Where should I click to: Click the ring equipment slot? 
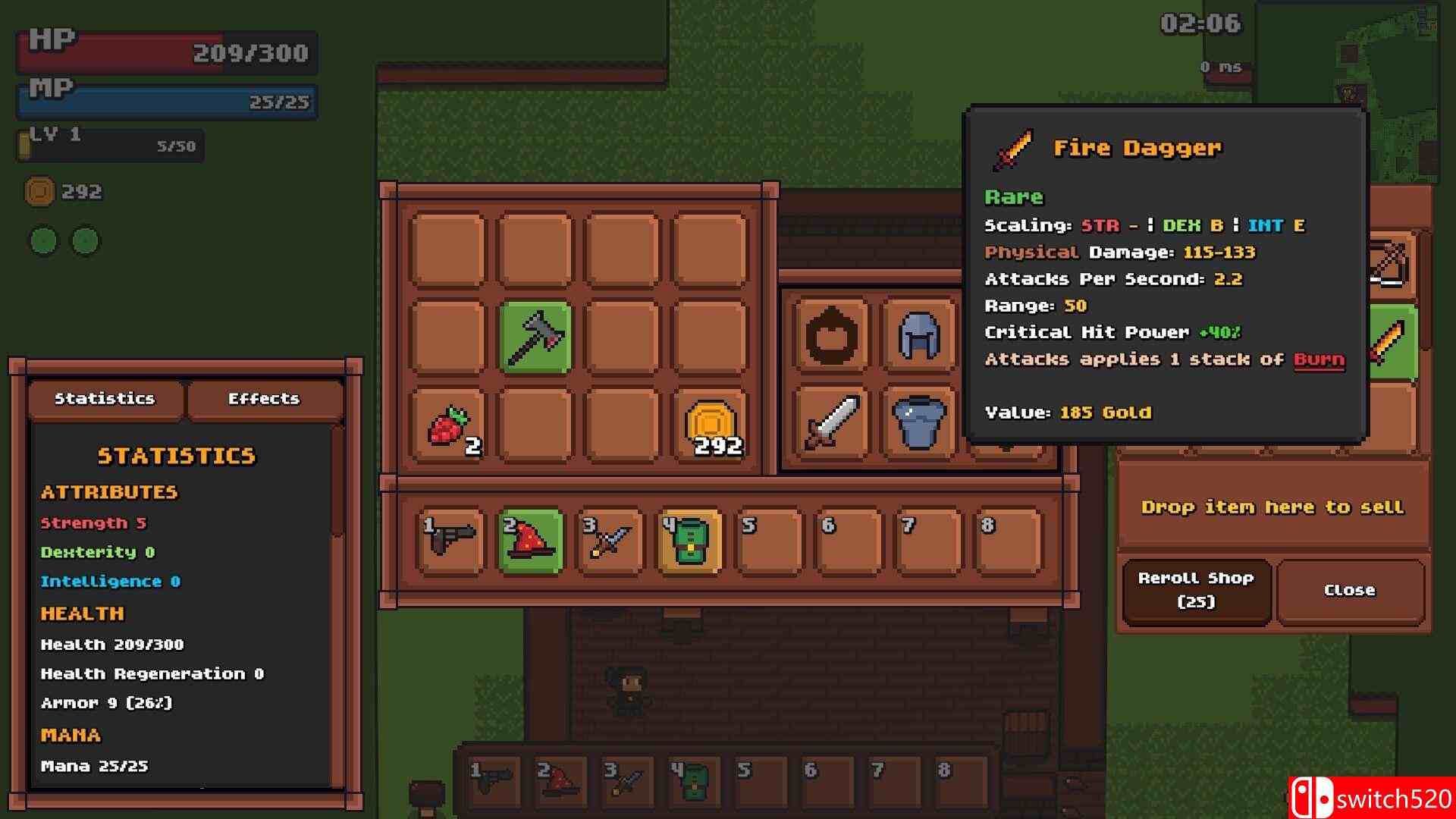(x=832, y=335)
